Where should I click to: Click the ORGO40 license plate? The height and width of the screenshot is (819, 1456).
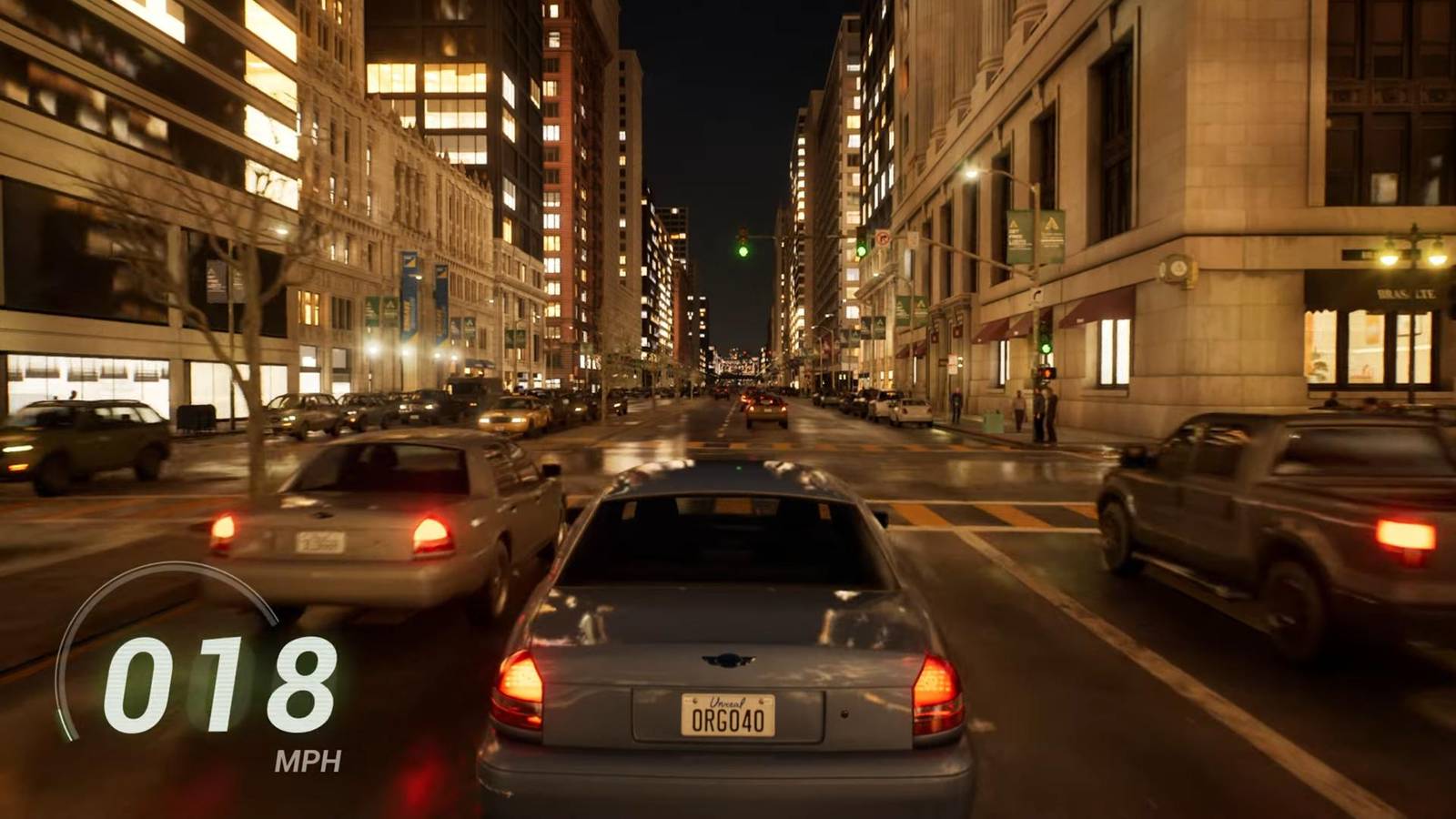[x=729, y=719]
